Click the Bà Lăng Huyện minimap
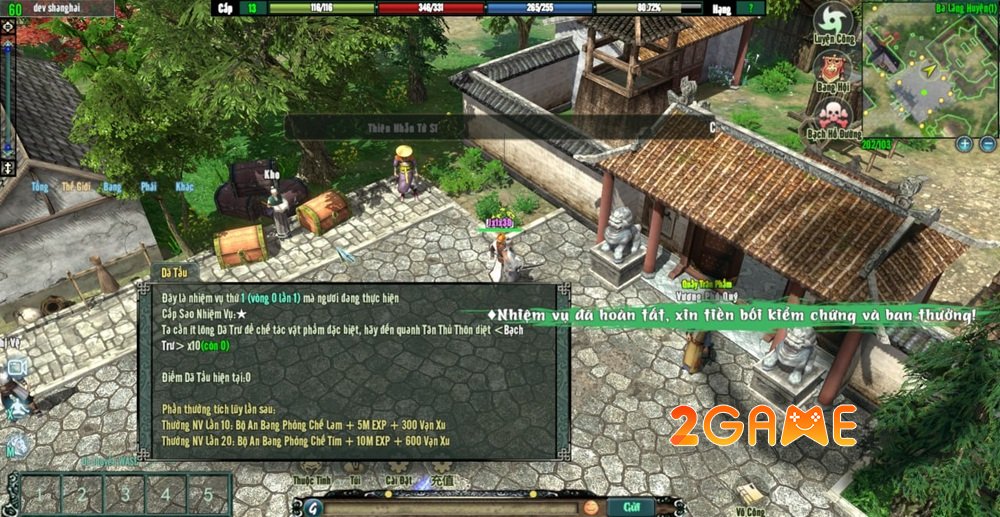 [x=927, y=71]
